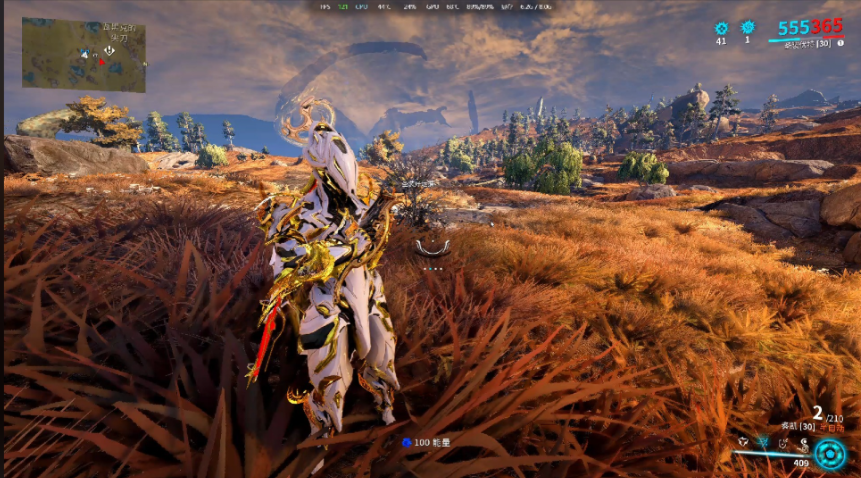Click the glowing circular energy orb icon
Screen dimensions: 861x478
(x=829, y=453)
